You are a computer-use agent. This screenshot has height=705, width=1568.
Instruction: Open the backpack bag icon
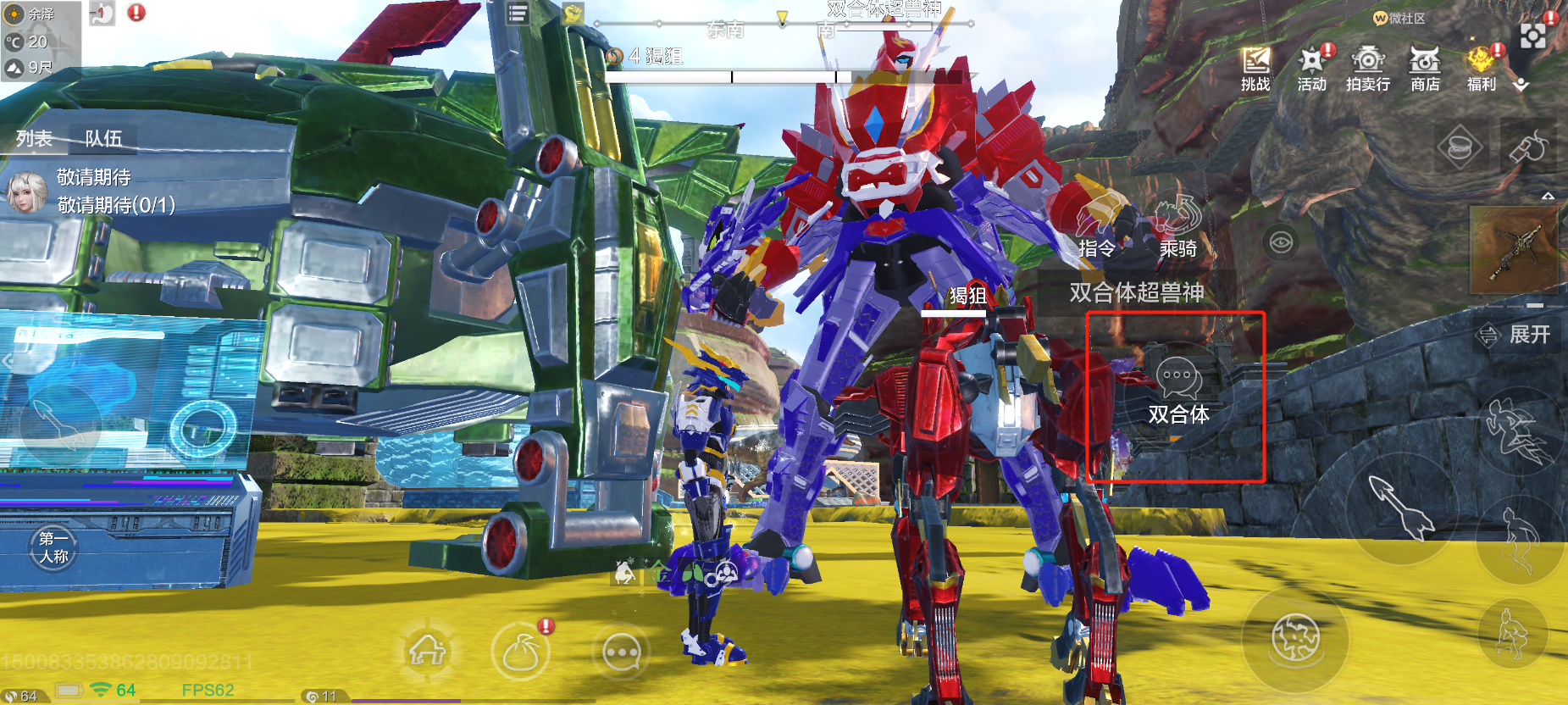[x=520, y=652]
